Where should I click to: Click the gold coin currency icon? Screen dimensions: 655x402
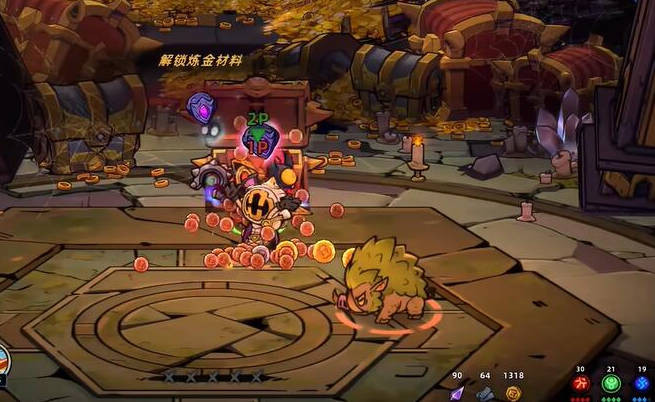513,392
